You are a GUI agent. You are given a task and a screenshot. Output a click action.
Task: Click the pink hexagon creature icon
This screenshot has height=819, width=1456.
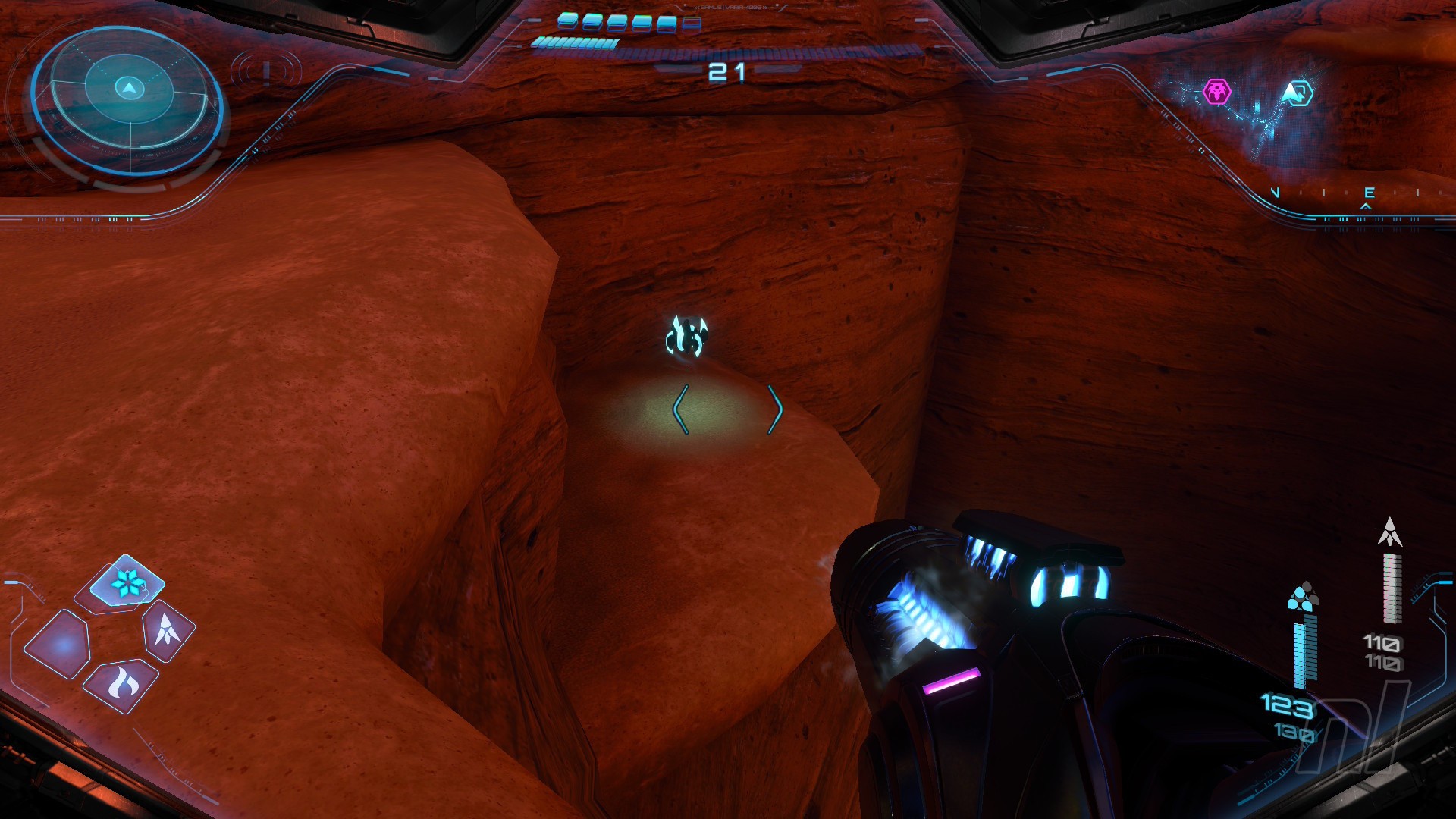click(x=1217, y=92)
